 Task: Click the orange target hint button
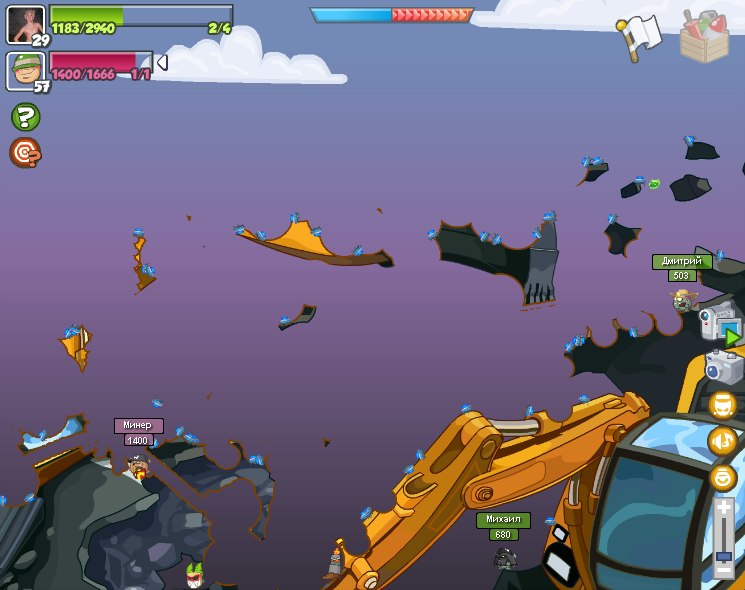[25, 152]
